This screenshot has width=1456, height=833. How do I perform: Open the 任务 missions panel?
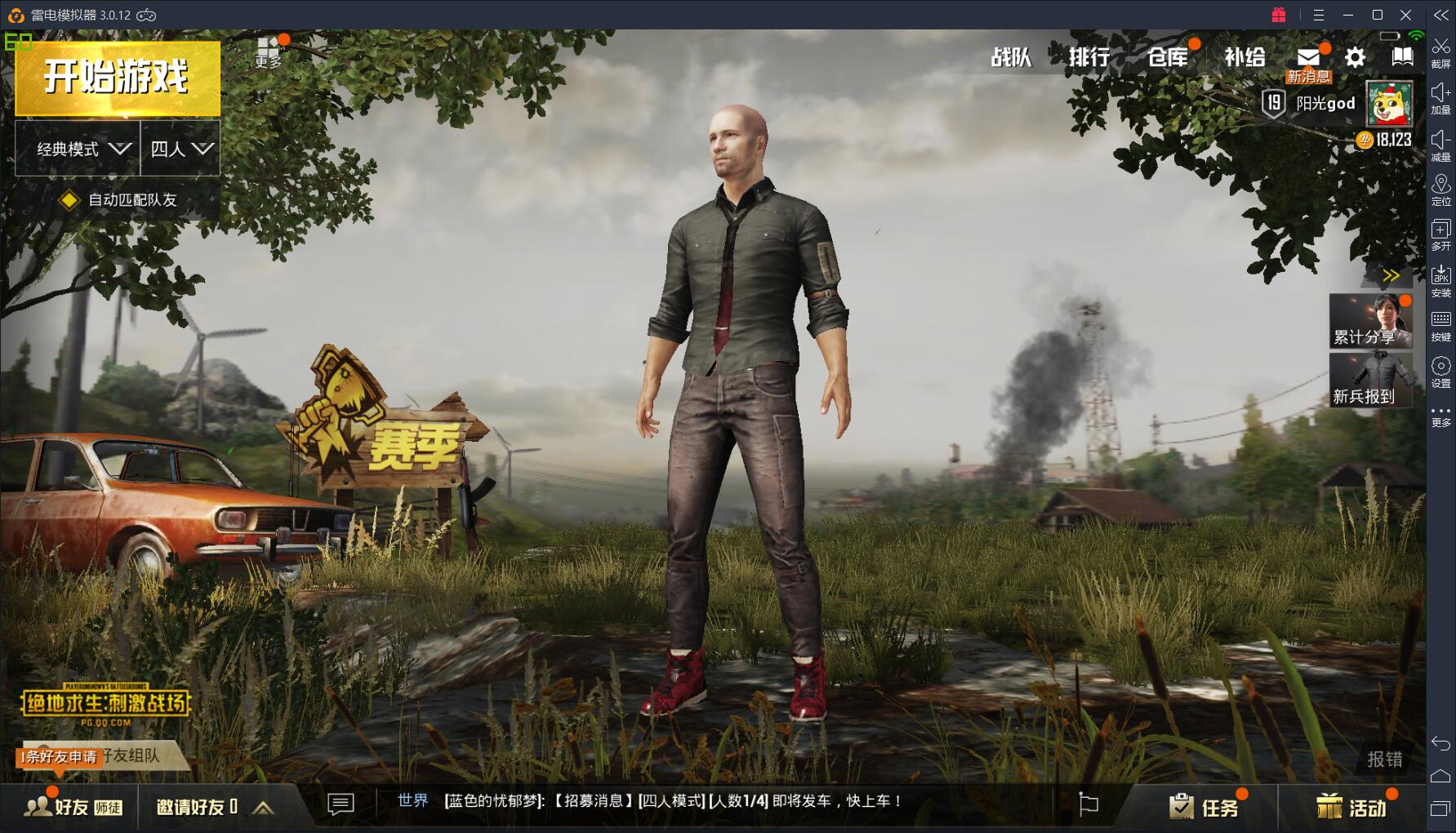1204,808
